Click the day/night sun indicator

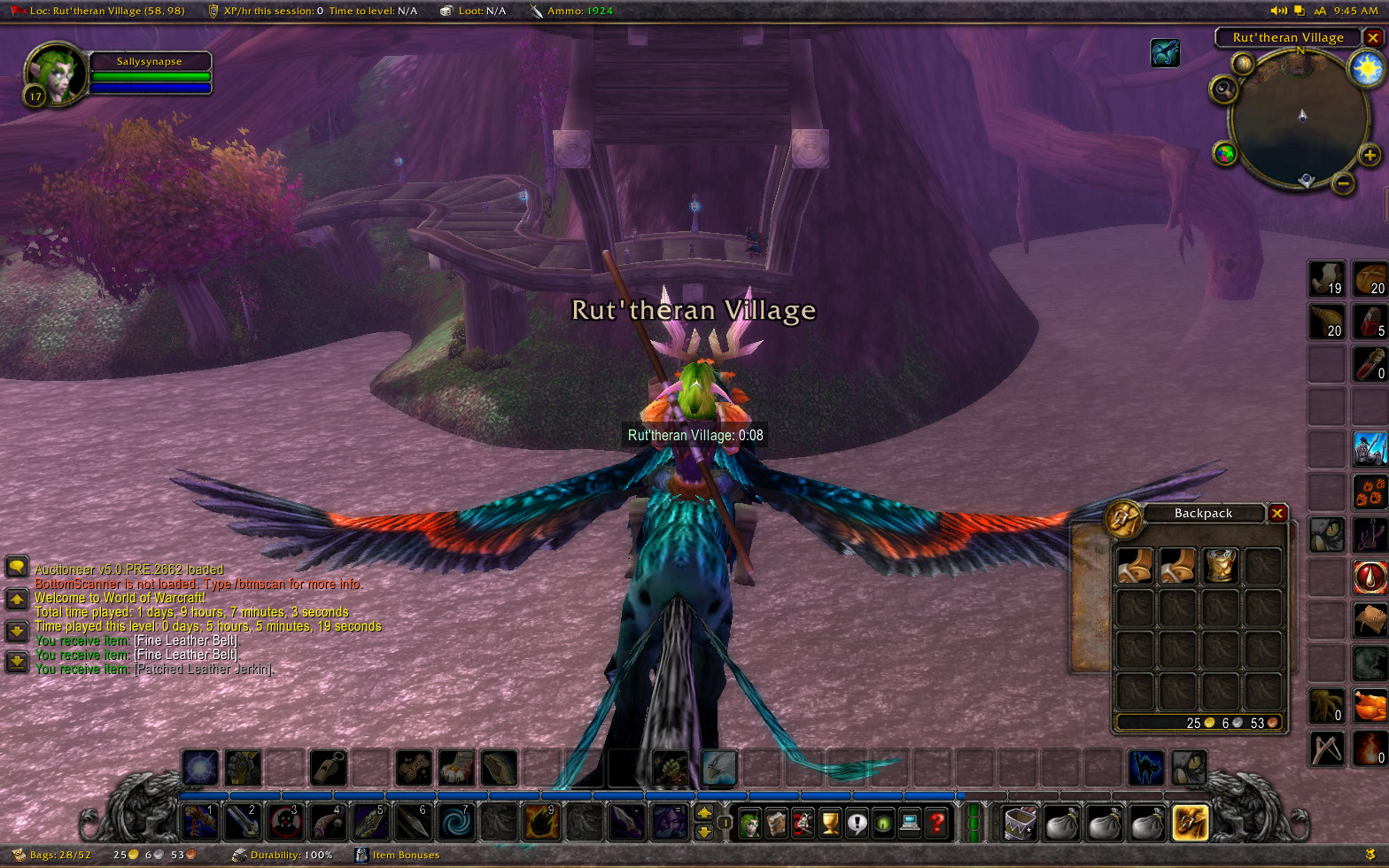1367,67
